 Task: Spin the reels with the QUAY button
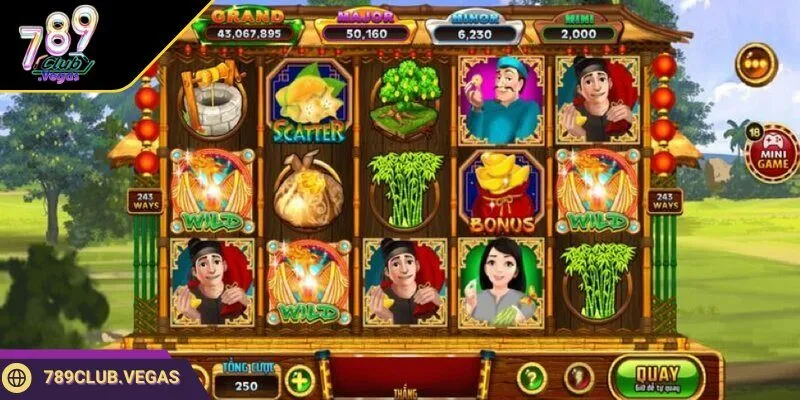(x=656, y=377)
